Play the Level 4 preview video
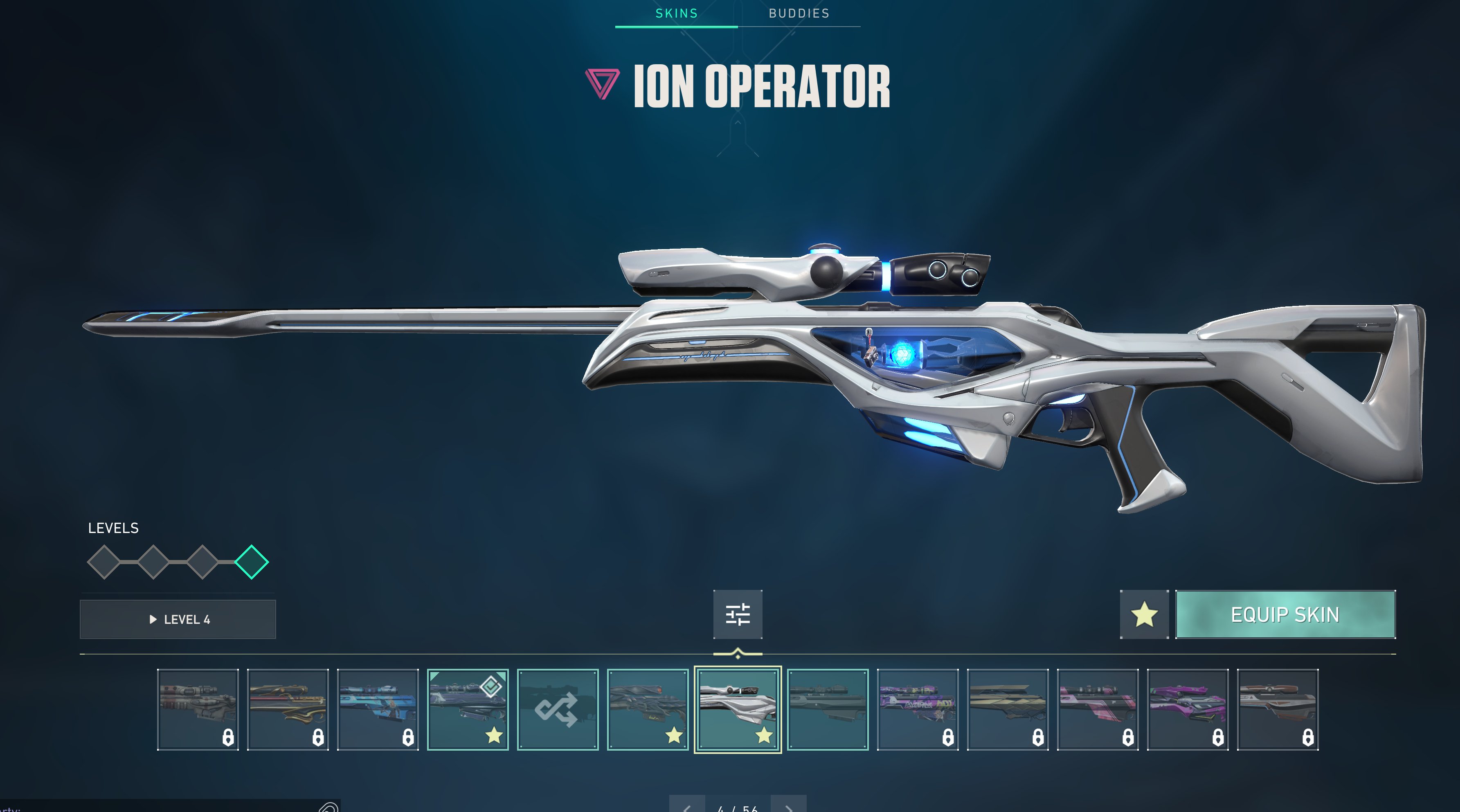Viewport: 1460px width, 812px height. (x=178, y=619)
